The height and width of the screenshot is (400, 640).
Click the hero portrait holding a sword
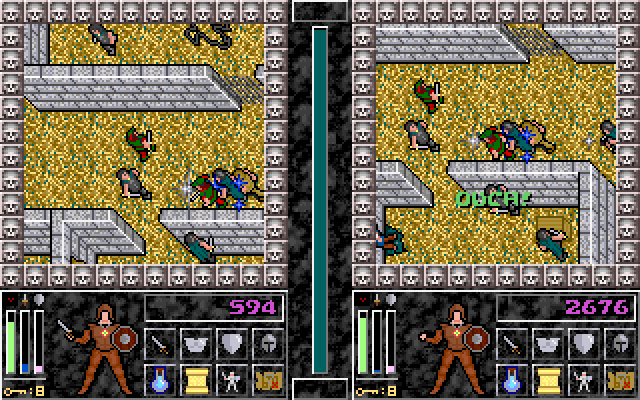tap(98, 344)
